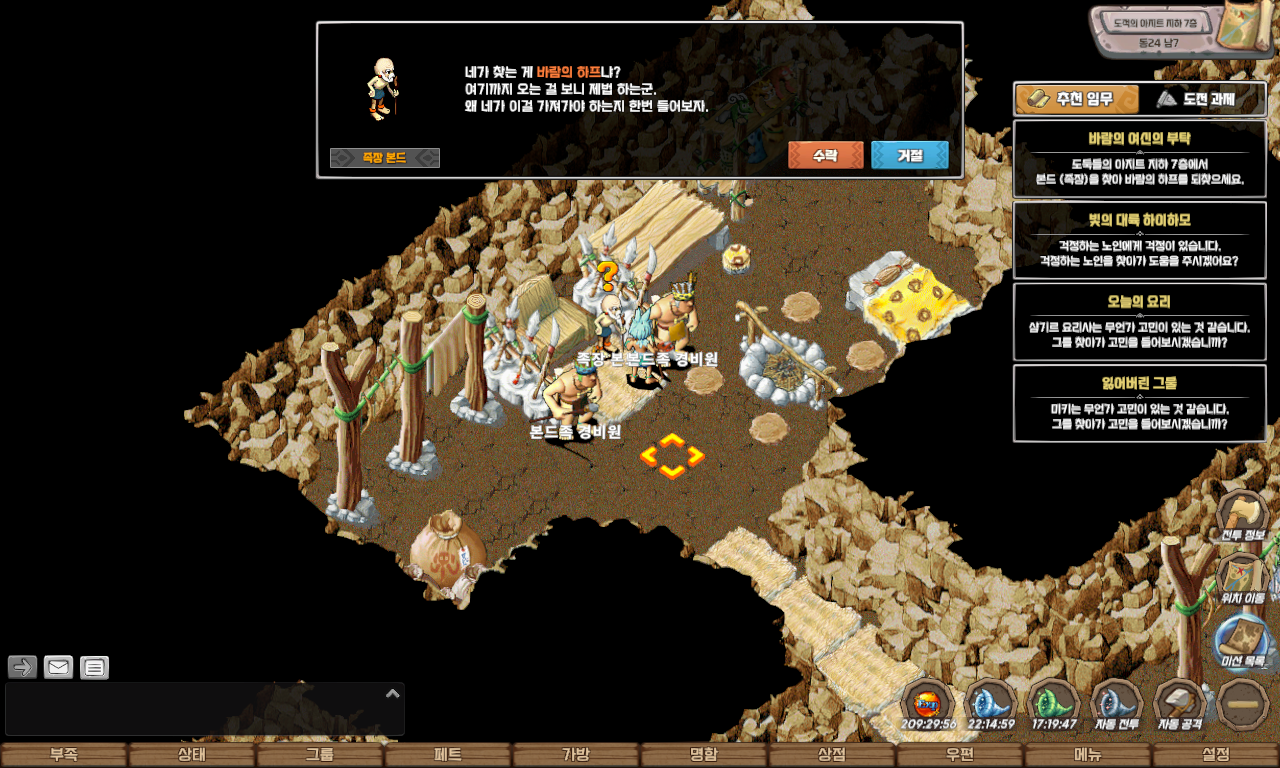This screenshot has height=768, width=1280.
Task: Click the envelope mail icon above chat
Action: click(x=59, y=667)
